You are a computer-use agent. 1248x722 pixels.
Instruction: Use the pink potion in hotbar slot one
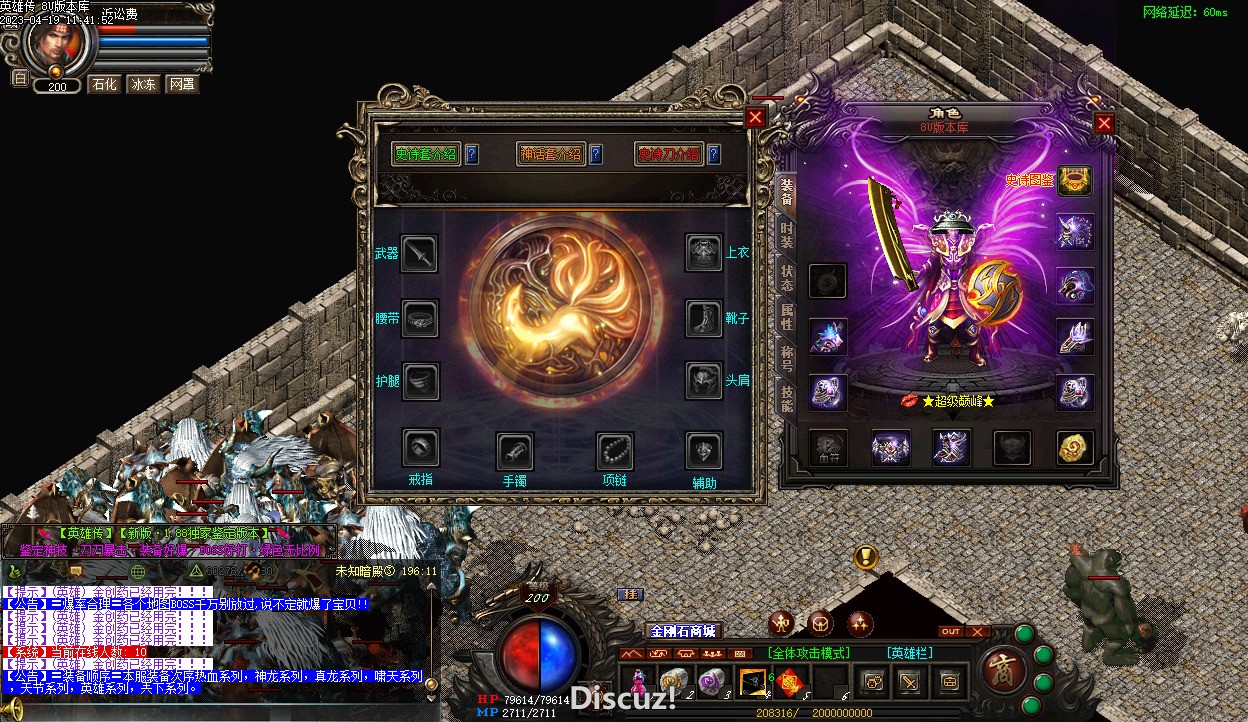point(638,682)
